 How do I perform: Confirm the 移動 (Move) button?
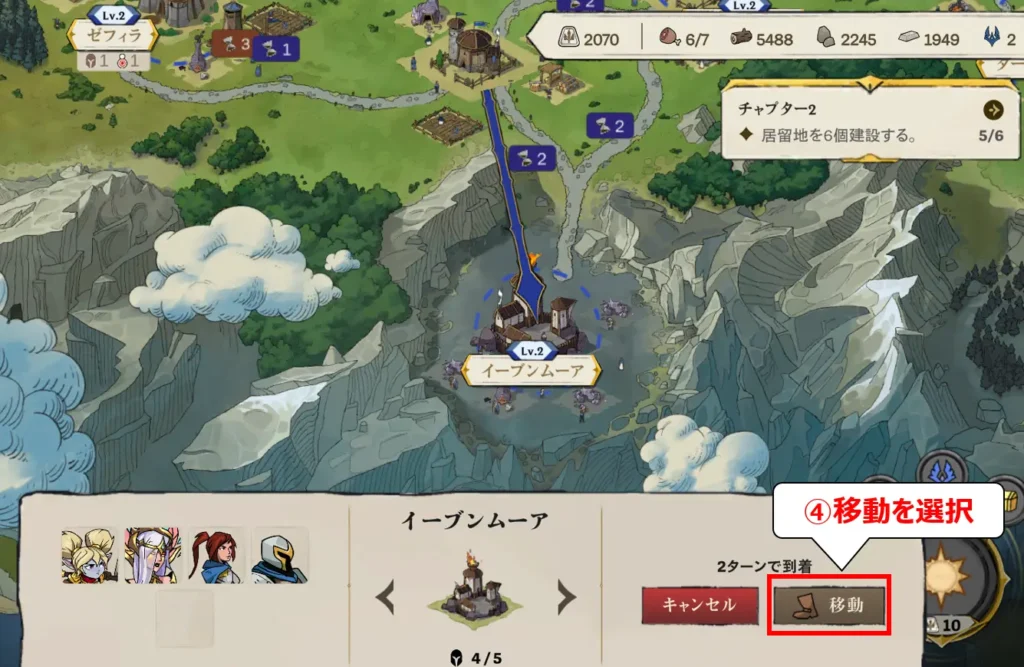point(830,604)
